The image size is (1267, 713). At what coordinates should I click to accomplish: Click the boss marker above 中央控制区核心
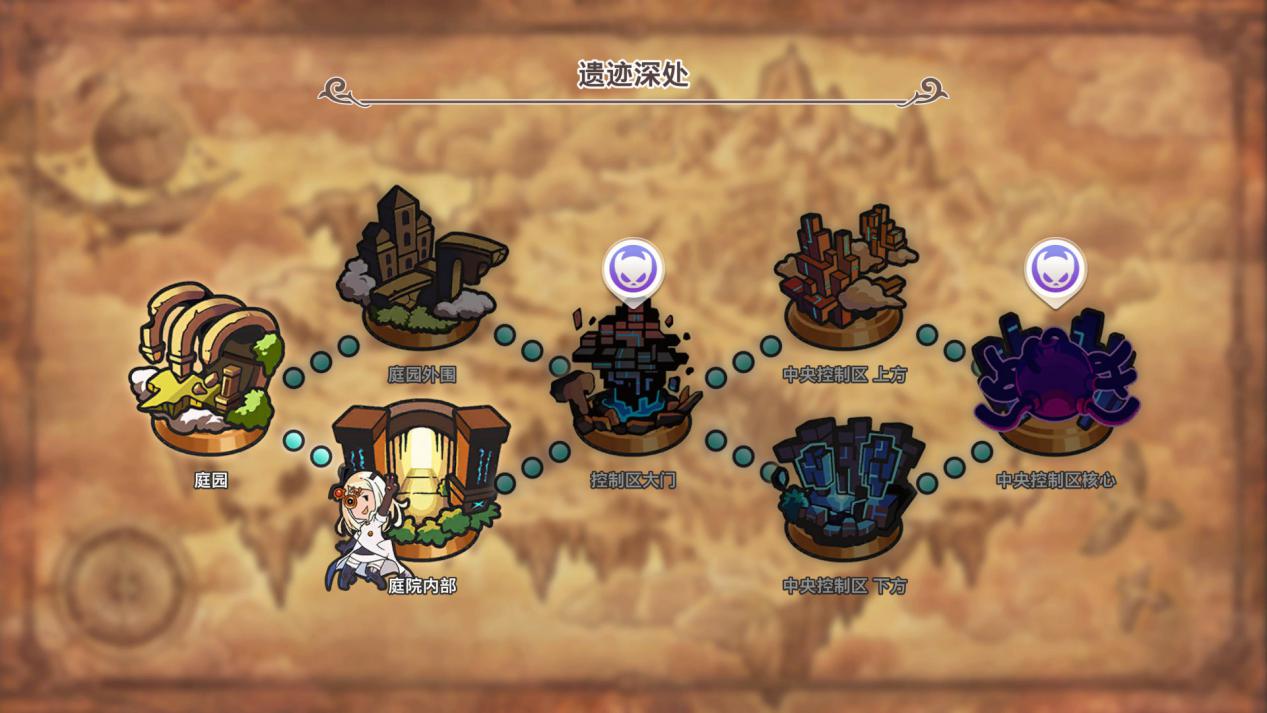point(1055,269)
